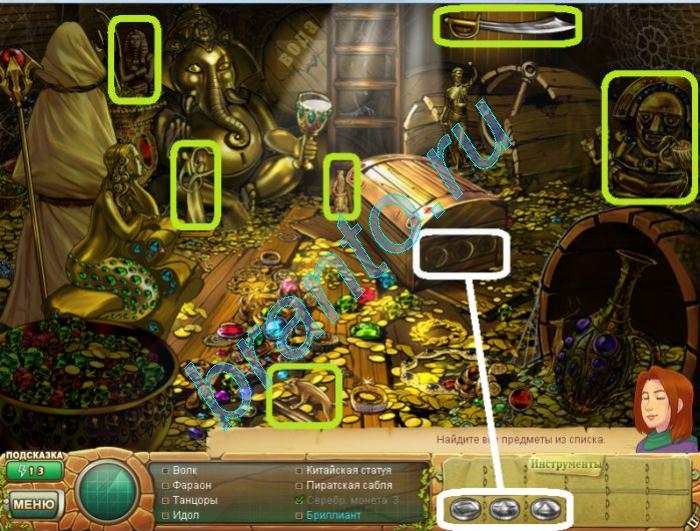Open the МЕНЮ button
700x531 pixels.
click(x=32, y=501)
